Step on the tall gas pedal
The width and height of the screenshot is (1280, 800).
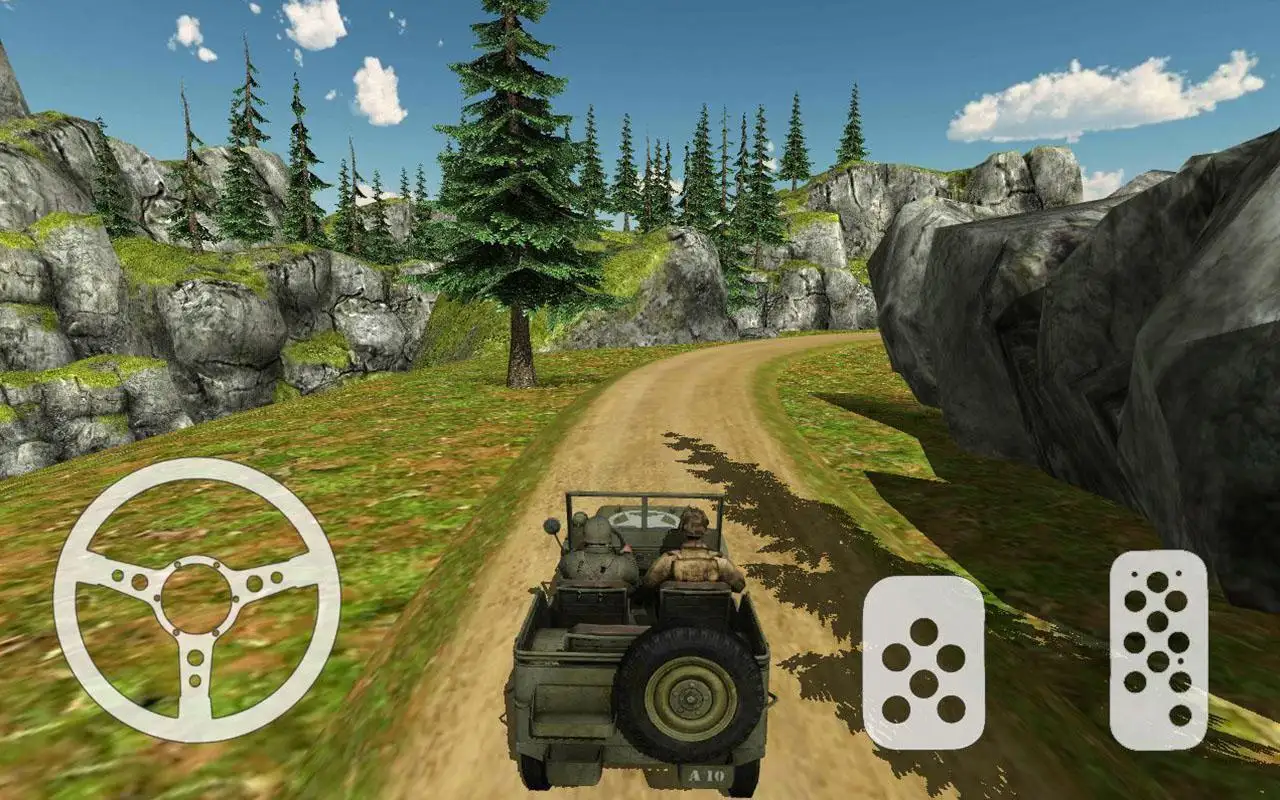1158,649
